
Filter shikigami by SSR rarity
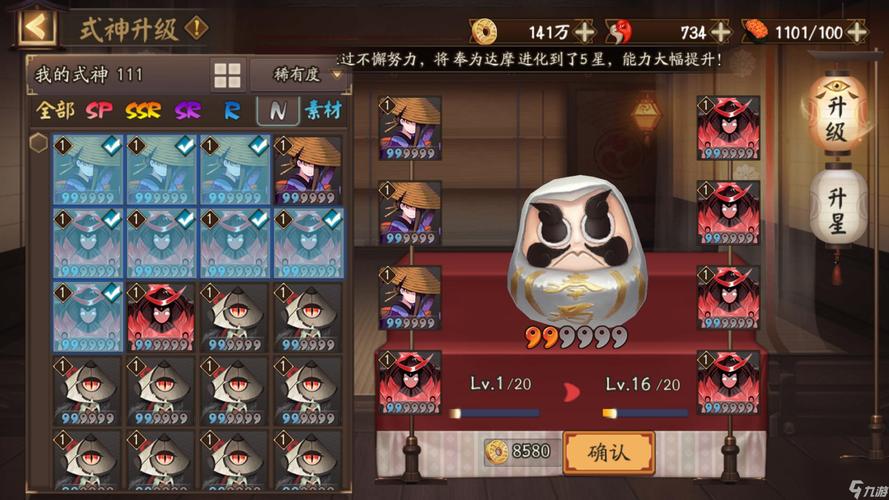coord(143,110)
